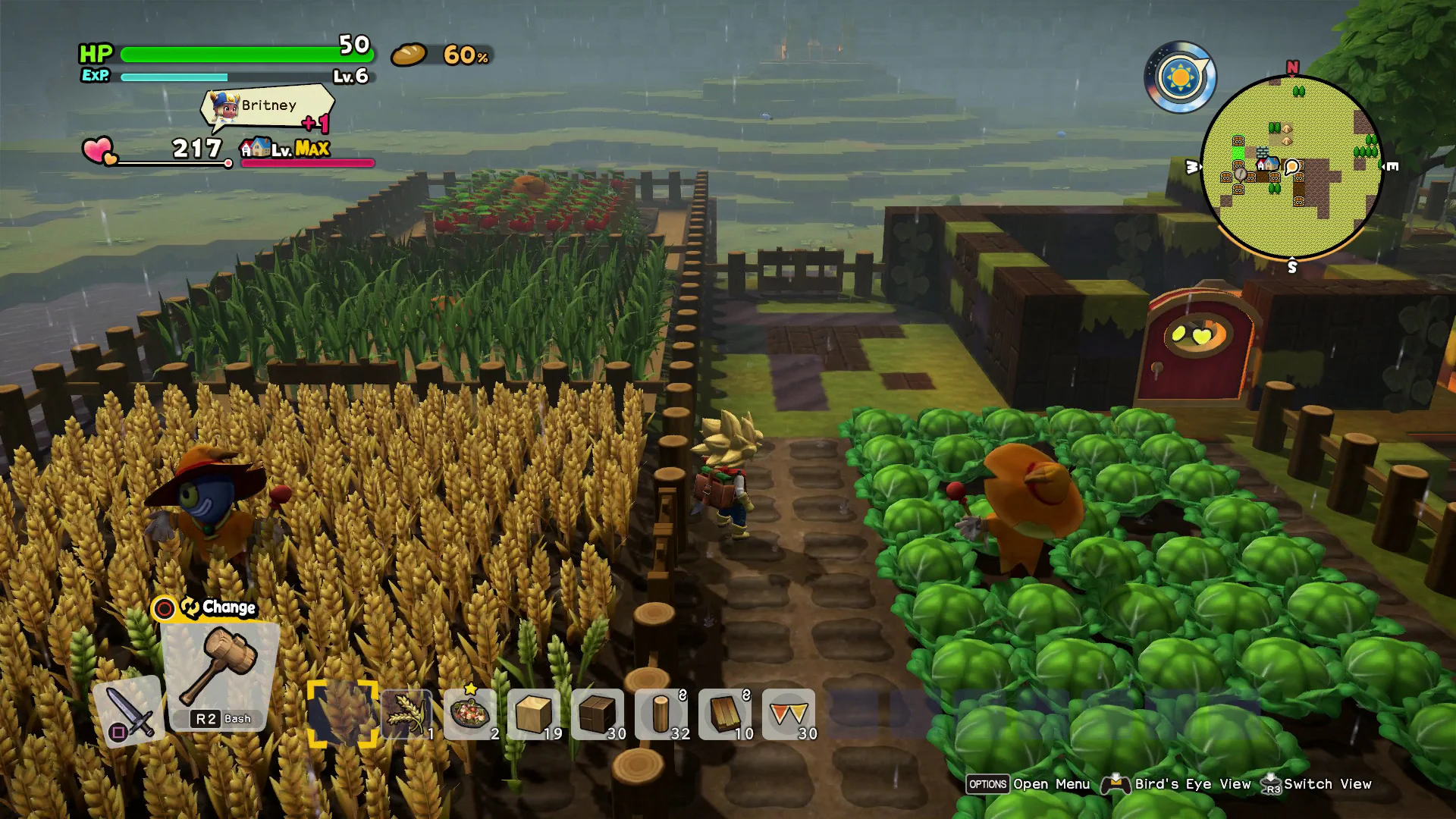Click the bread icon beside the 60% value
The image size is (1456, 819).
(x=409, y=55)
